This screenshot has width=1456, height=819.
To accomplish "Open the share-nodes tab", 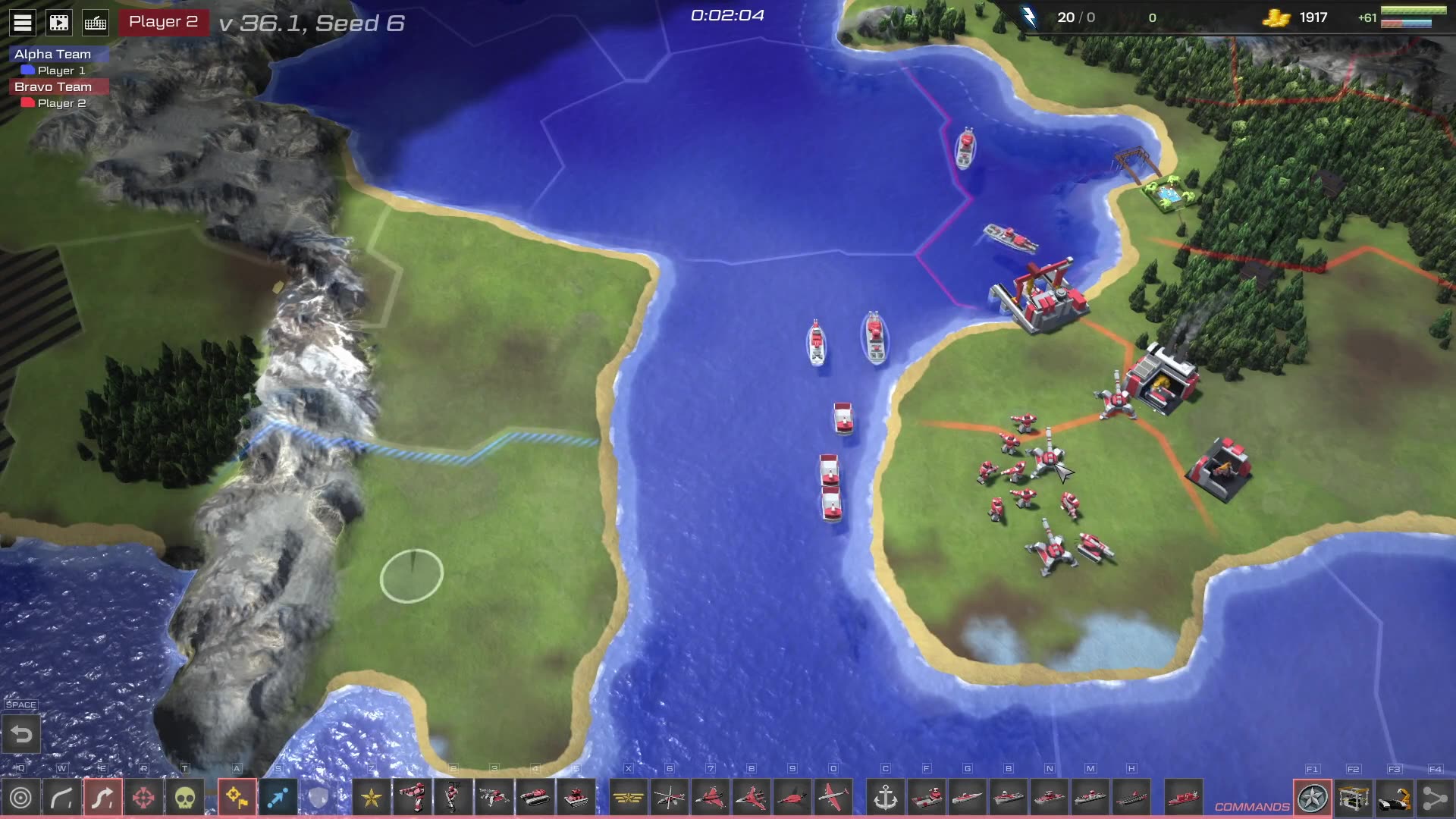I will click(1435, 798).
